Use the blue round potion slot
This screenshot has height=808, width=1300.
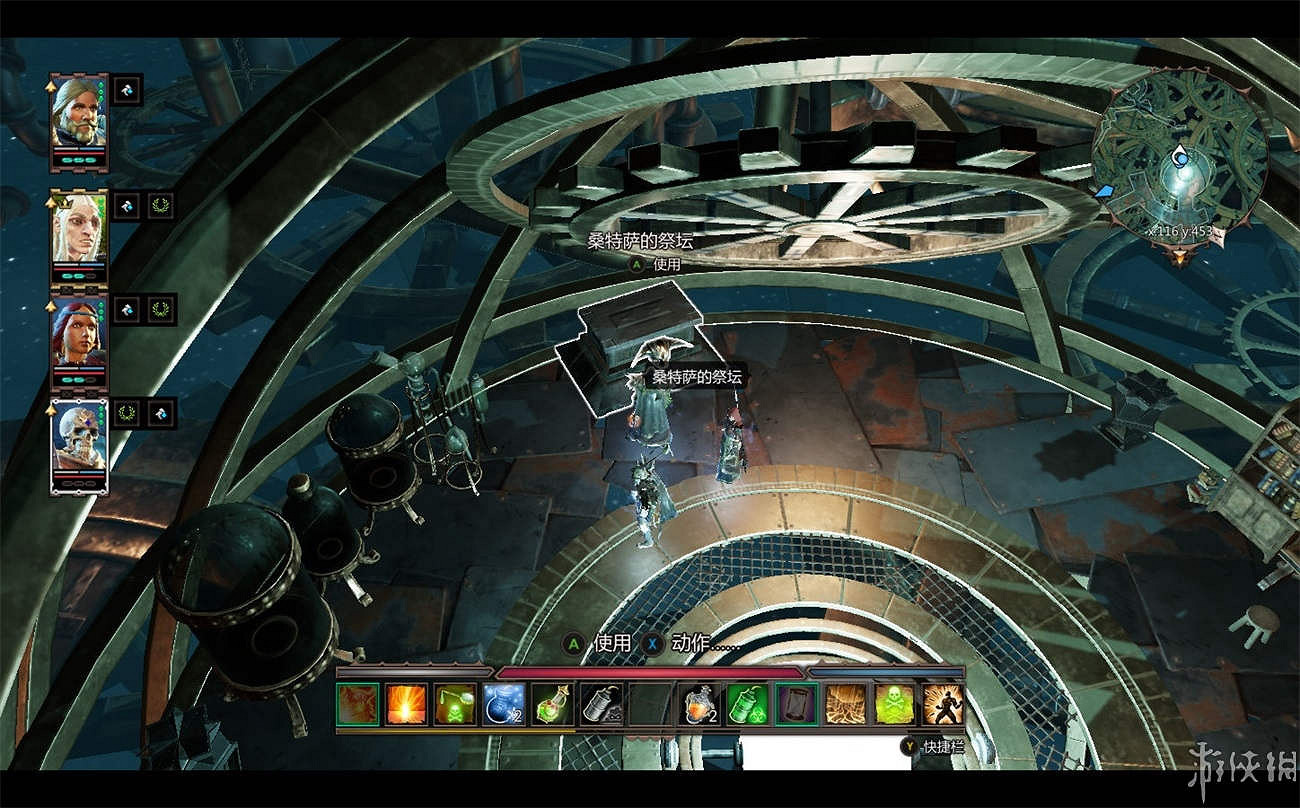click(504, 704)
